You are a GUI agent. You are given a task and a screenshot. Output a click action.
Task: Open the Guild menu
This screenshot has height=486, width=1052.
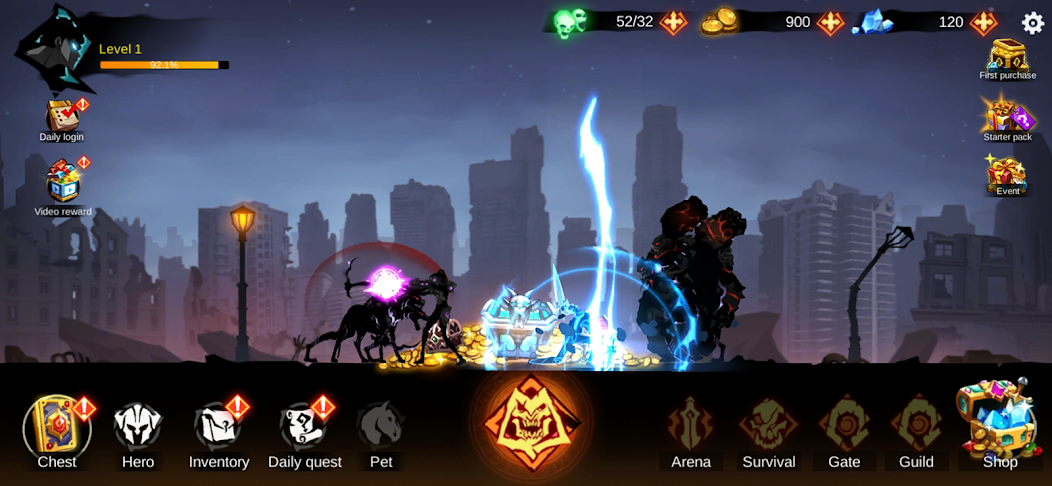pos(916,427)
